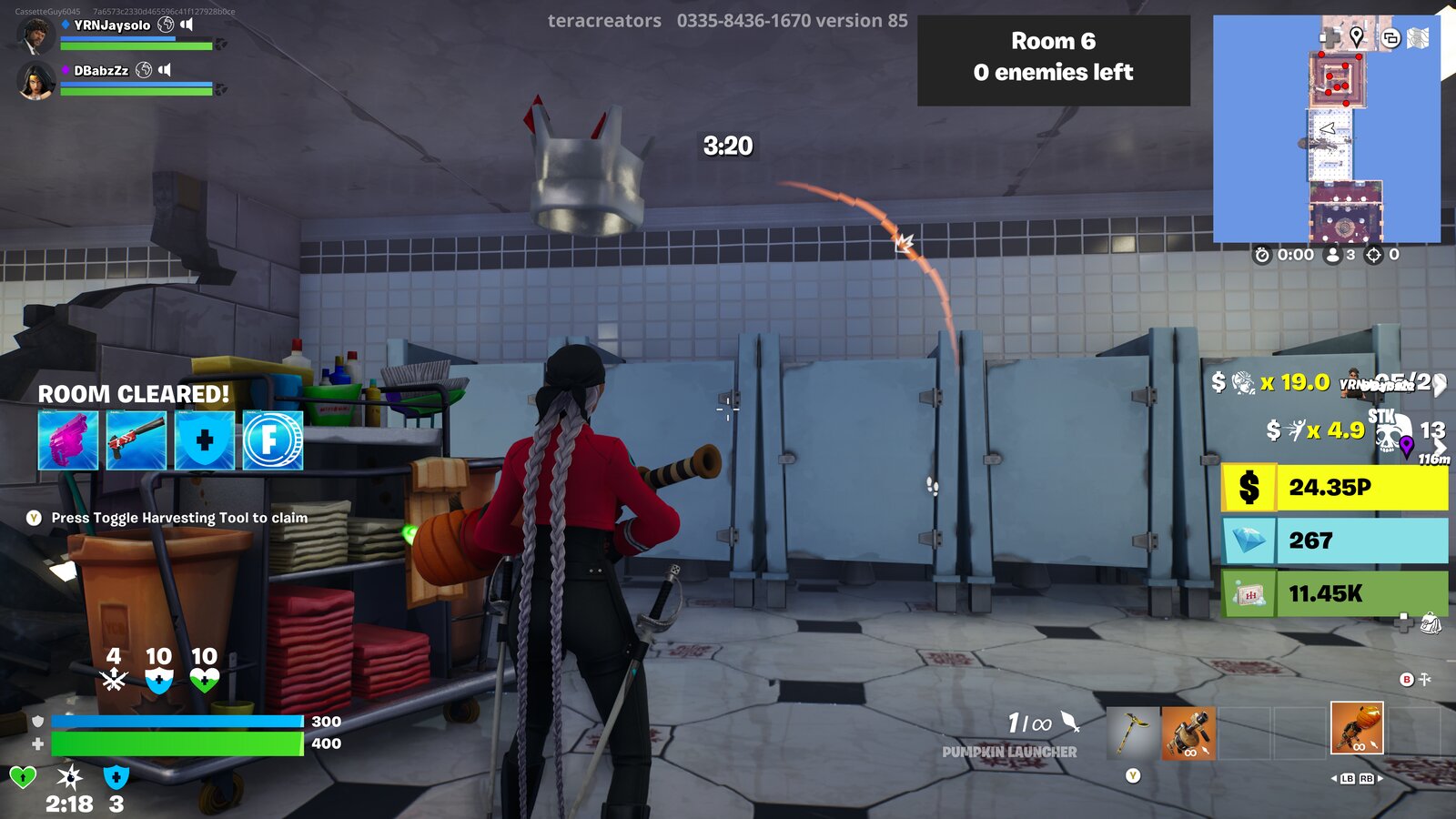Image resolution: width=1456 pixels, height=819 pixels.
Task: Mute YRNJaysolo's voice speaker icon
Action: click(187, 25)
